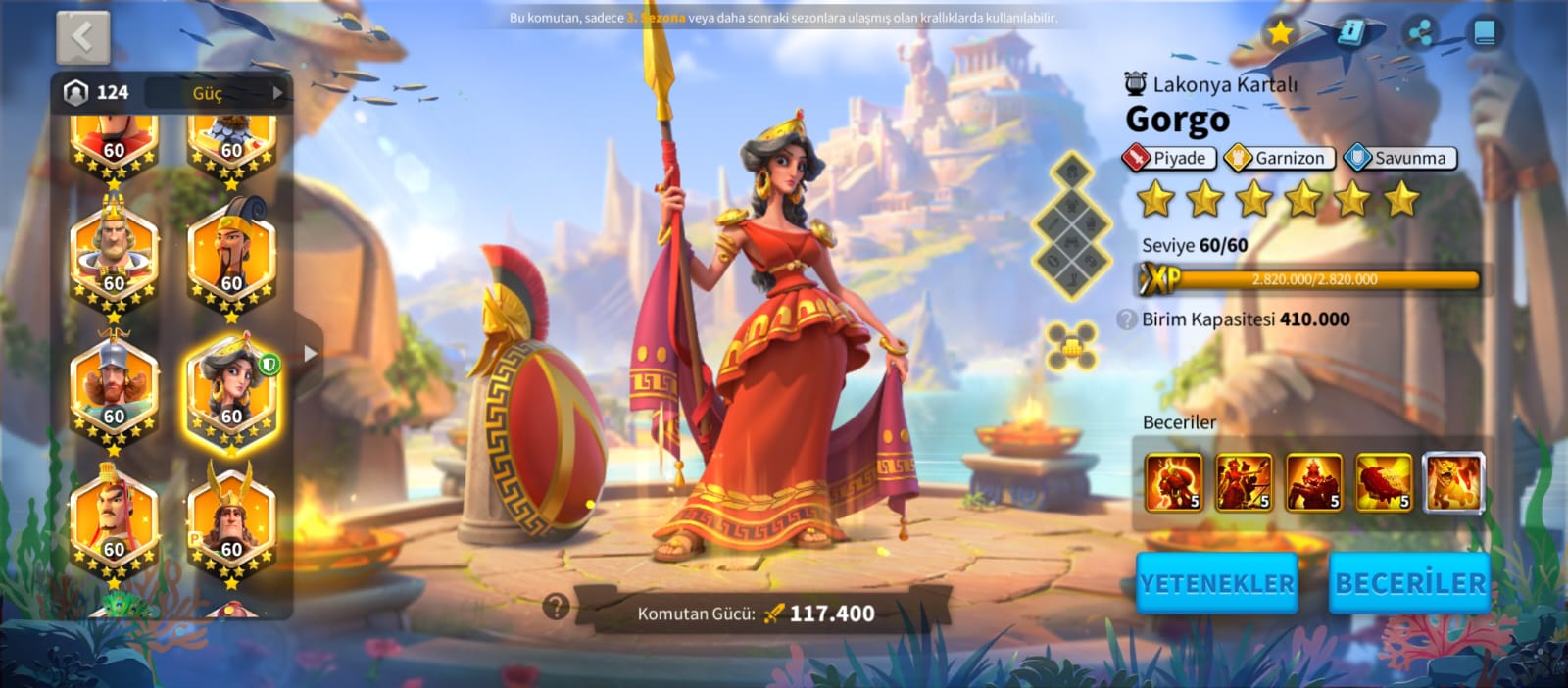Open the formation icon below equipment
The height and width of the screenshot is (688, 1568).
point(1070,346)
